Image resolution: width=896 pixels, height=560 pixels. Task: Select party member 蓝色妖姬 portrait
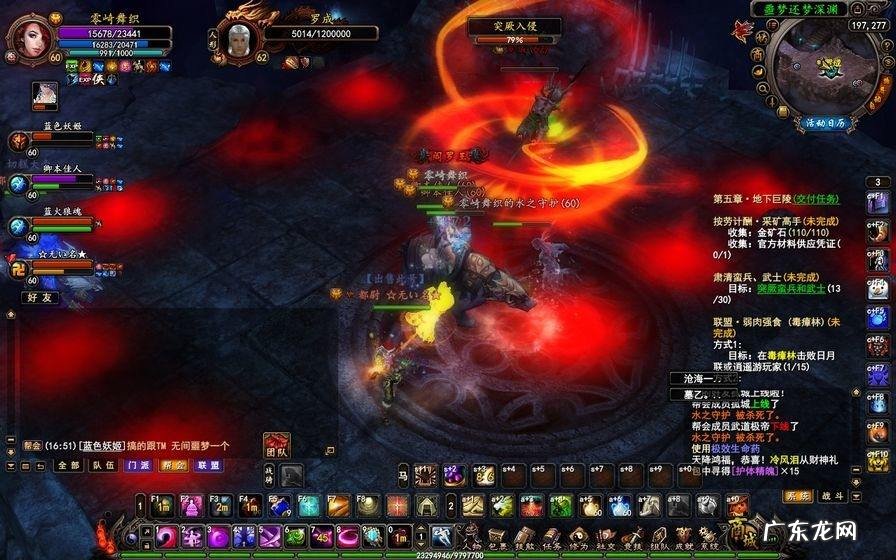[21, 142]
